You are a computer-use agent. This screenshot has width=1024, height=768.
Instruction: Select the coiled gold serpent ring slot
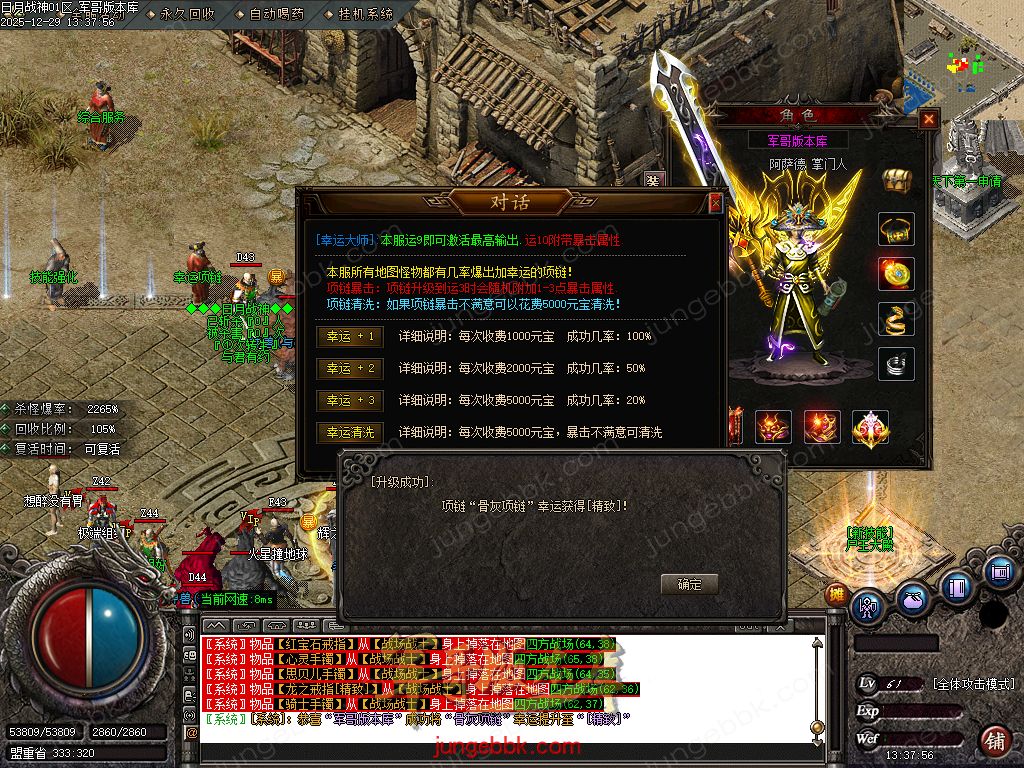896,319
